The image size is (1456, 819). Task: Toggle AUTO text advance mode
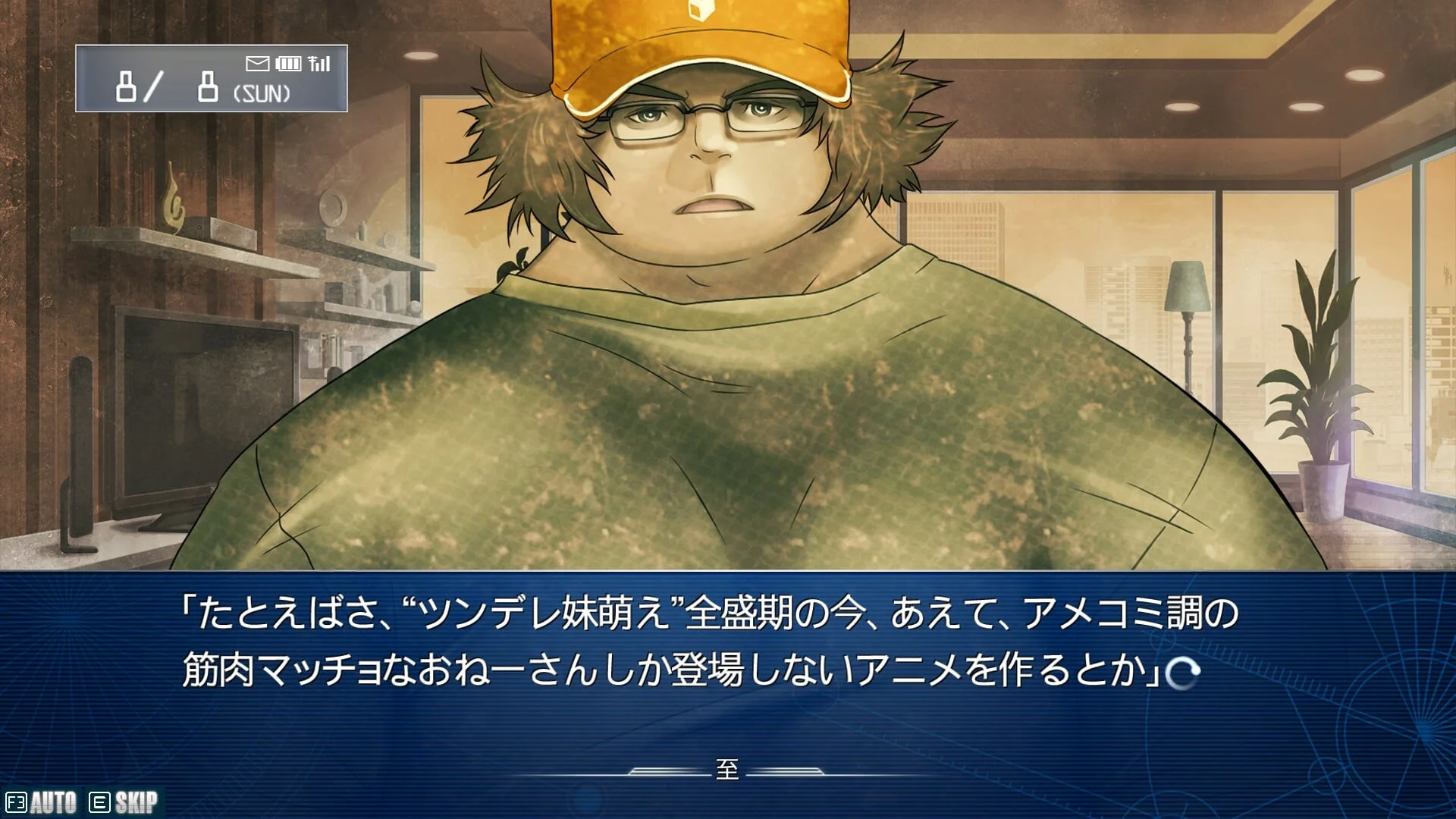pos(42,802)
